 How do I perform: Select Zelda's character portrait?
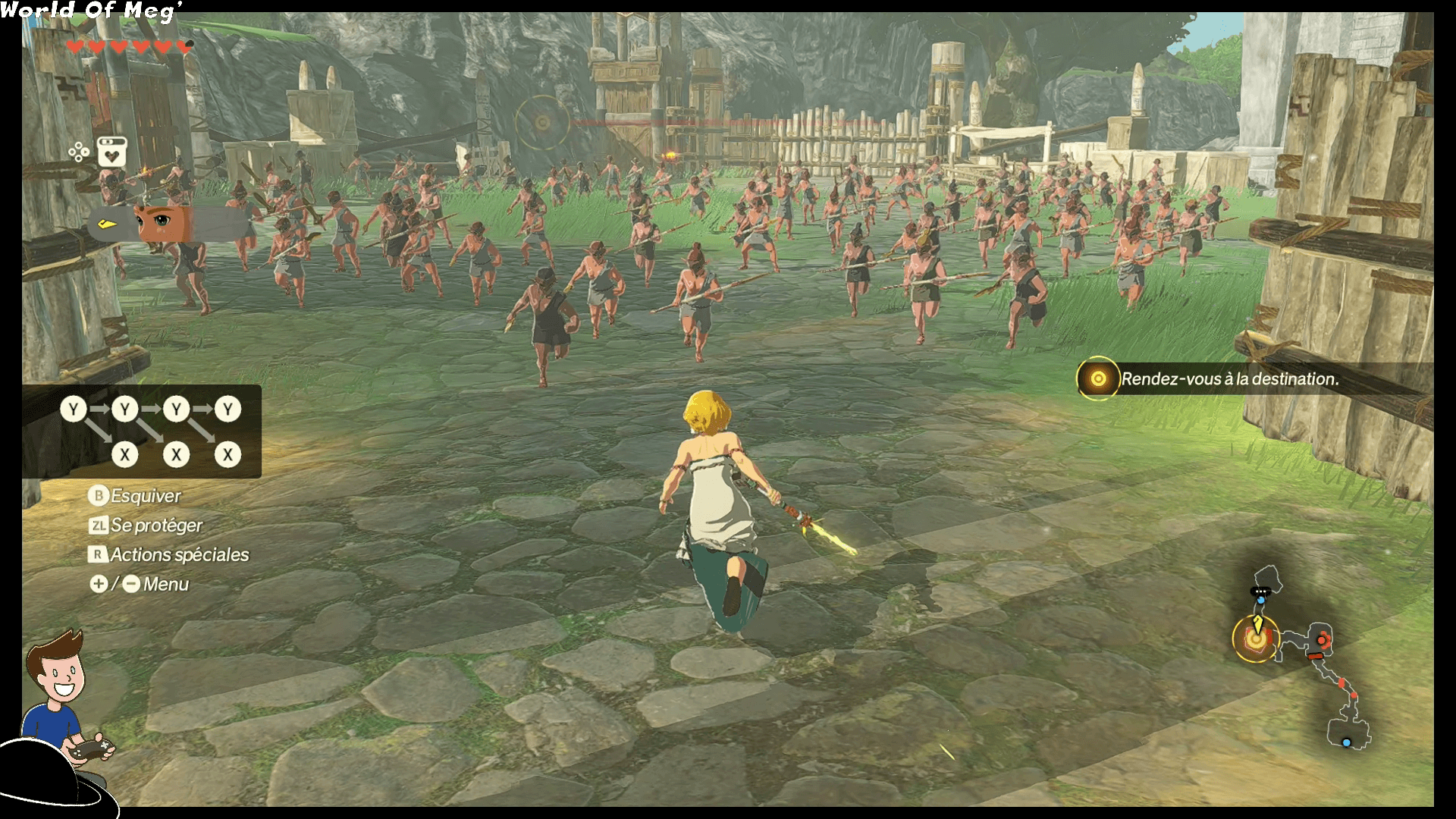(162, 223)
